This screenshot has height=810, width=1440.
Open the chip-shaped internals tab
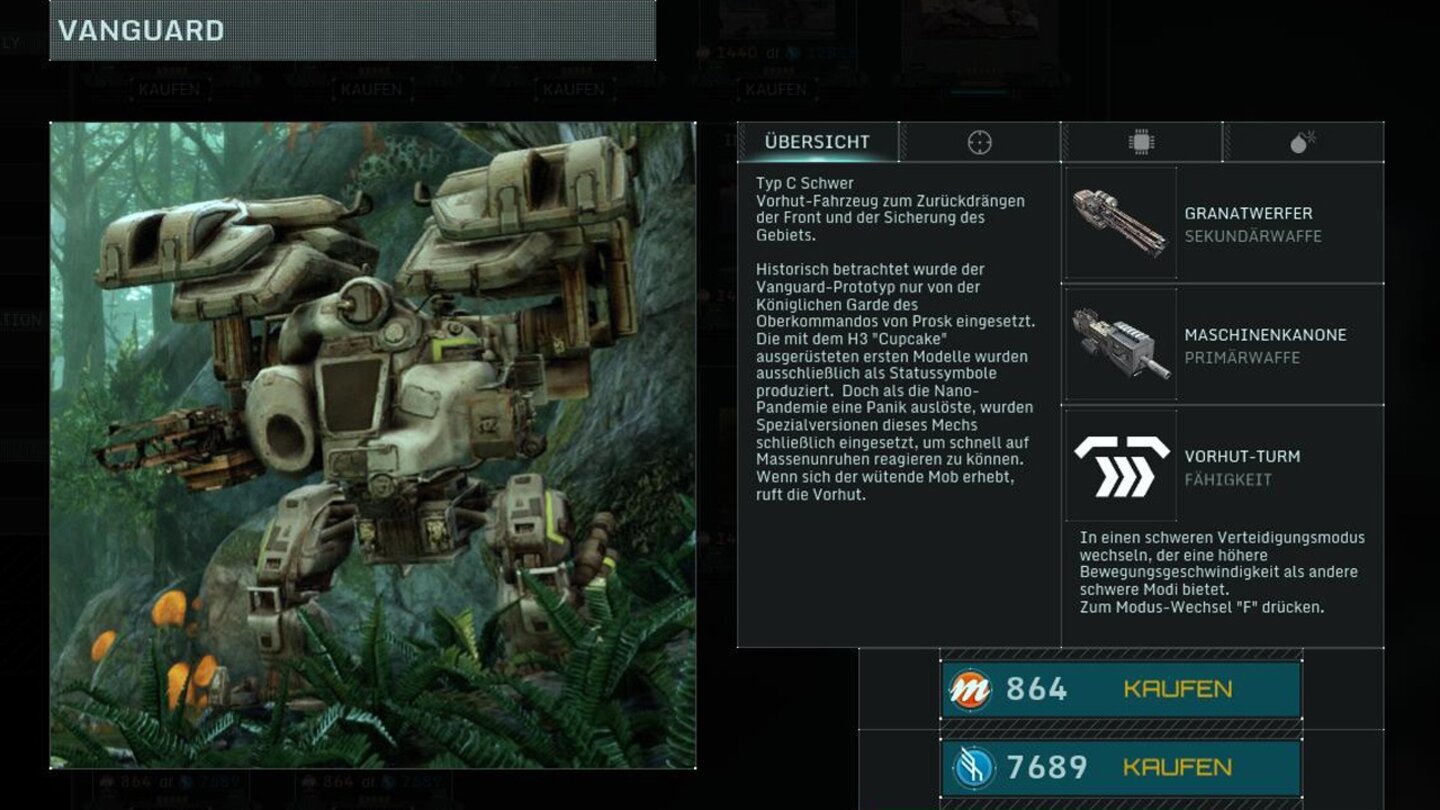coord(1139,141)
